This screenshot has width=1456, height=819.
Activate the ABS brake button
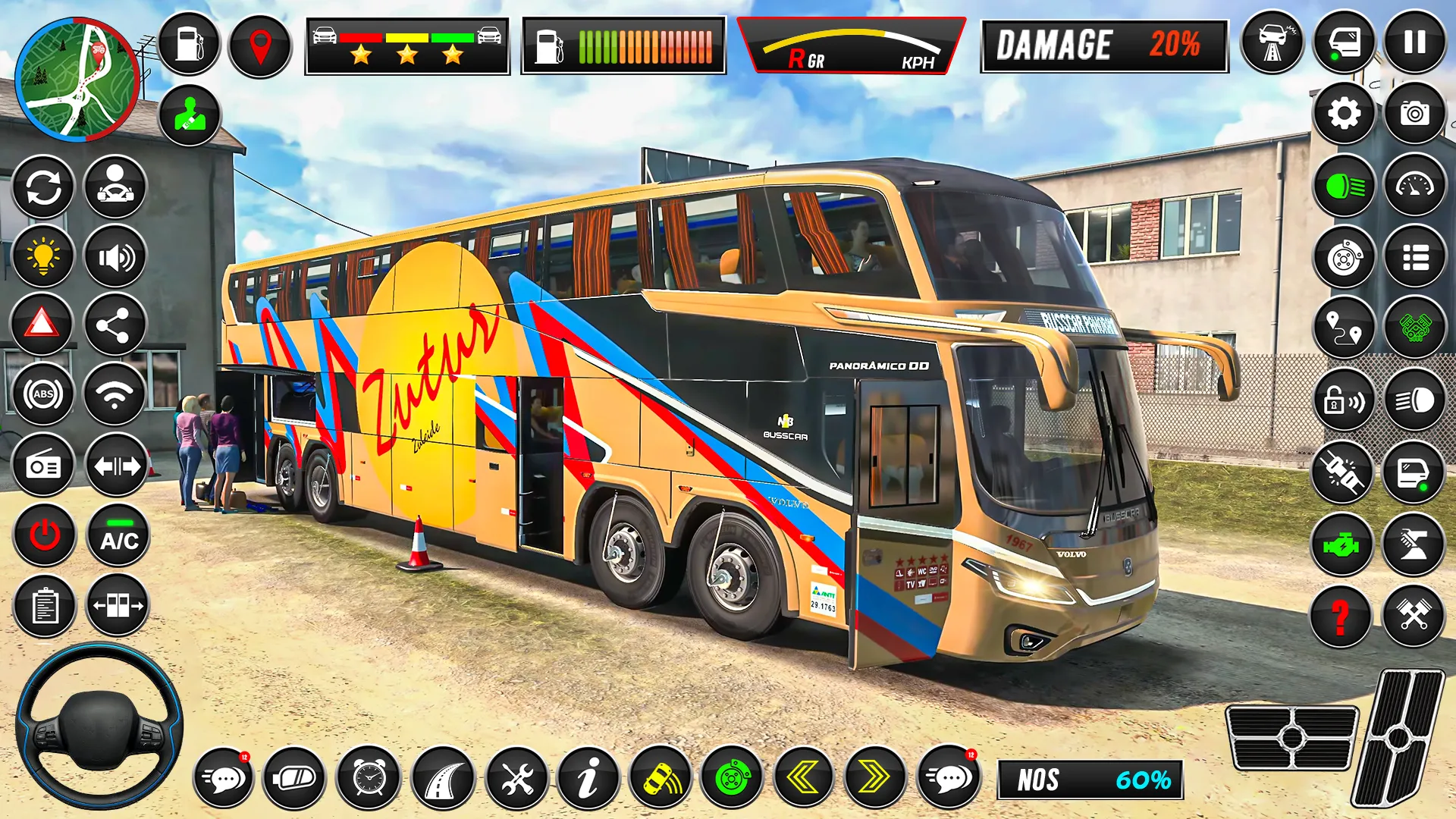pos(43,394)
